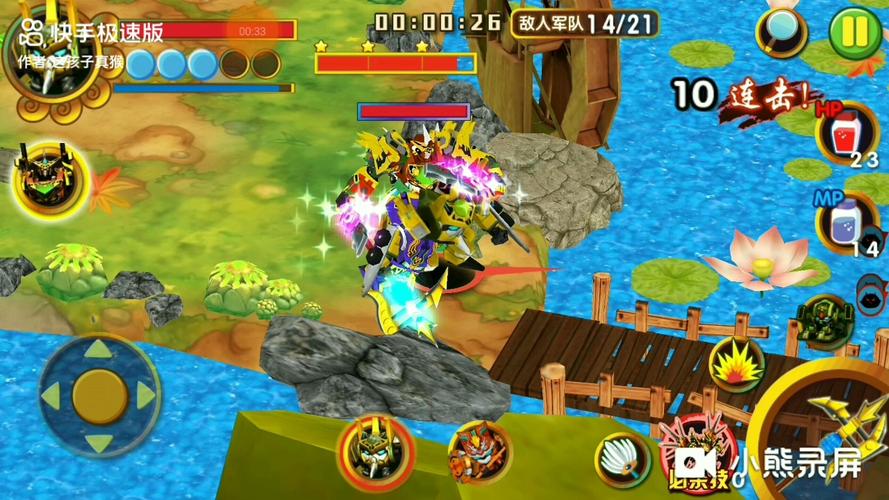Viewport: 889px width, 500px height.
Task: Select the gold horned mech with red ring
Action: pyautogui.click(x=375, y=451)
